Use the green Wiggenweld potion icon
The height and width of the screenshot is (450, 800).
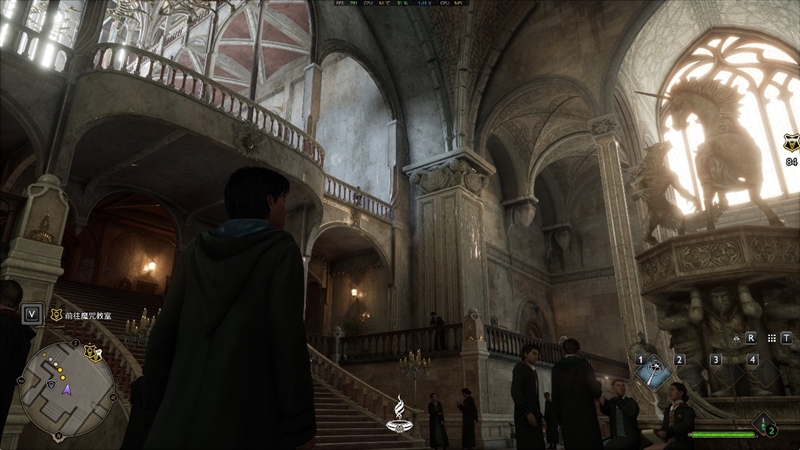pyautogui.click(x=765, y=424)
